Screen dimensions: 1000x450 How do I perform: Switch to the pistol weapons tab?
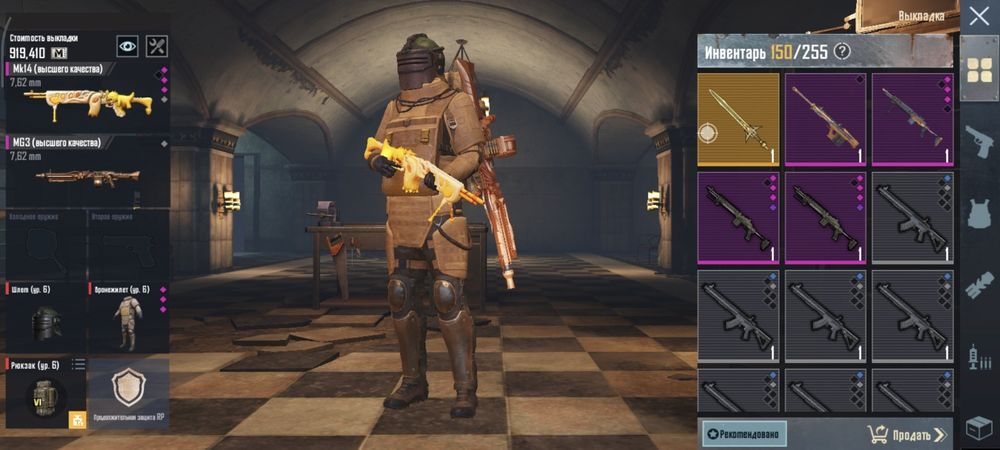coord(979,141)
